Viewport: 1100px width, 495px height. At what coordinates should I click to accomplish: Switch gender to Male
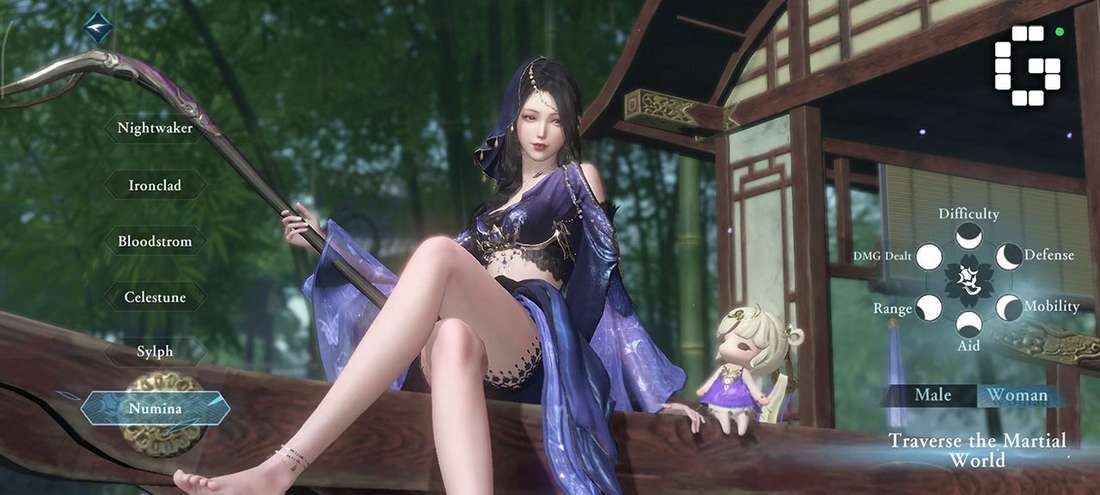coord(932,395)
